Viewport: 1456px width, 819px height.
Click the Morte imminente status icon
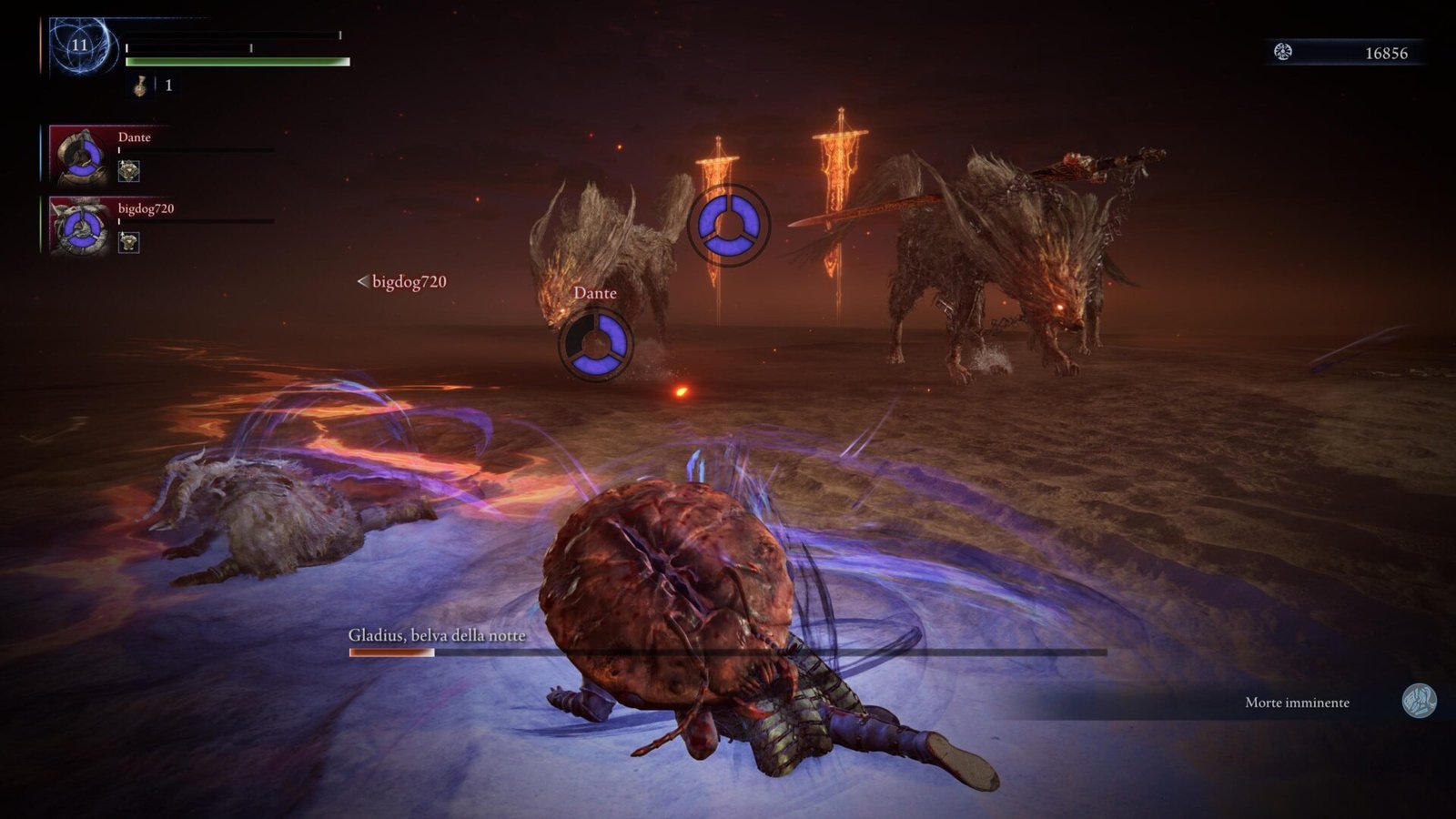click(x=1418, y=702)
